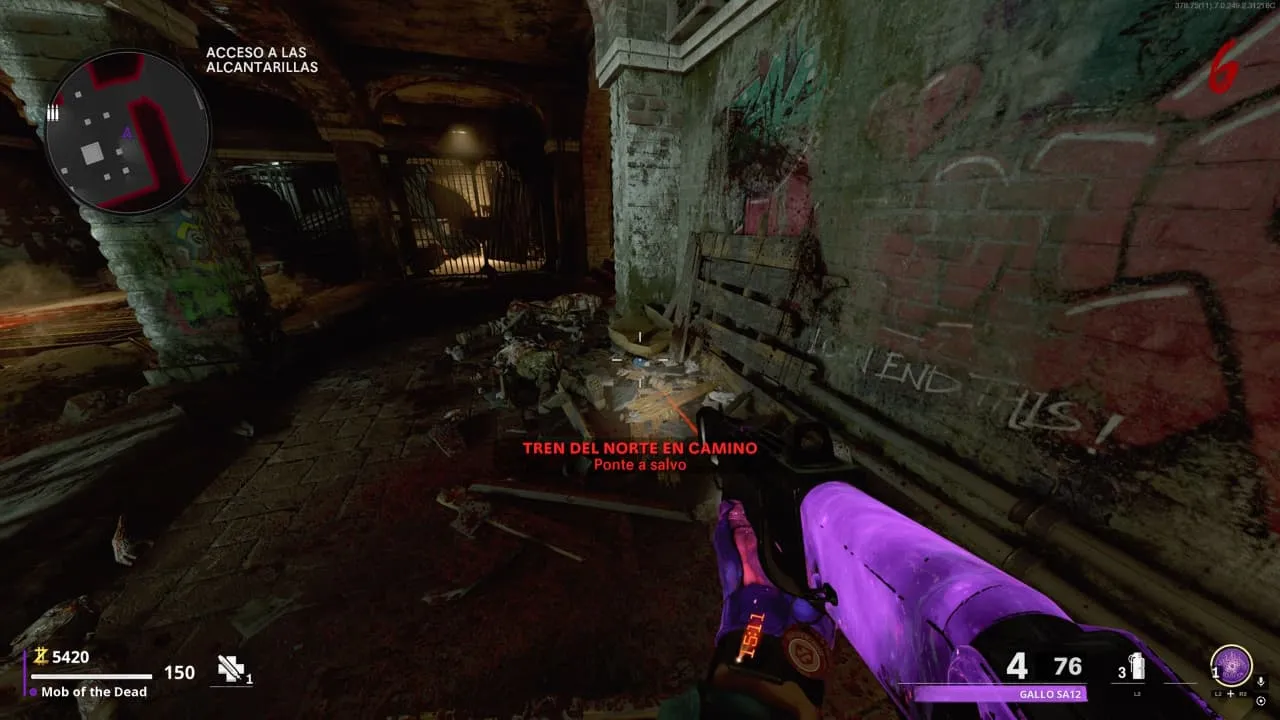Click the circular minimap
This screenshot has width=1280, height=720.
[x=127, y=131]
